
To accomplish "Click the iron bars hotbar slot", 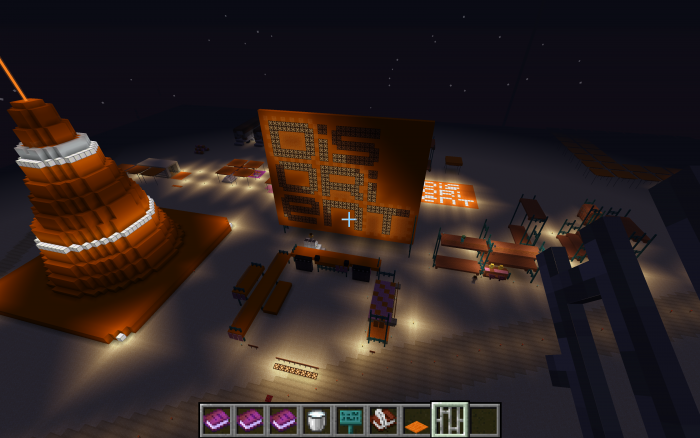I will pyautogui.click(x=449, y=420).
